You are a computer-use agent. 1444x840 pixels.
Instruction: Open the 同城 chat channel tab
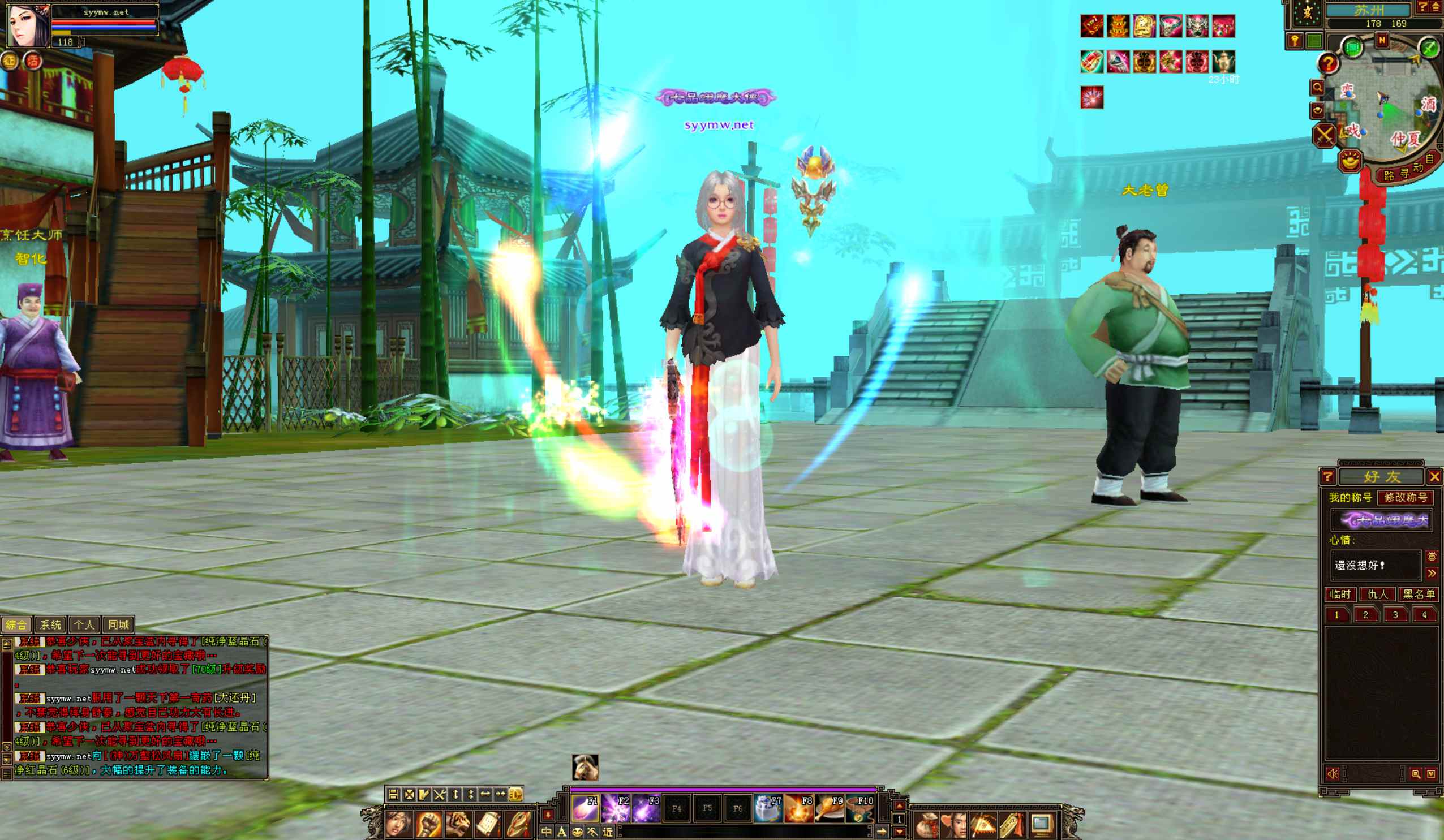click(118, 624)
